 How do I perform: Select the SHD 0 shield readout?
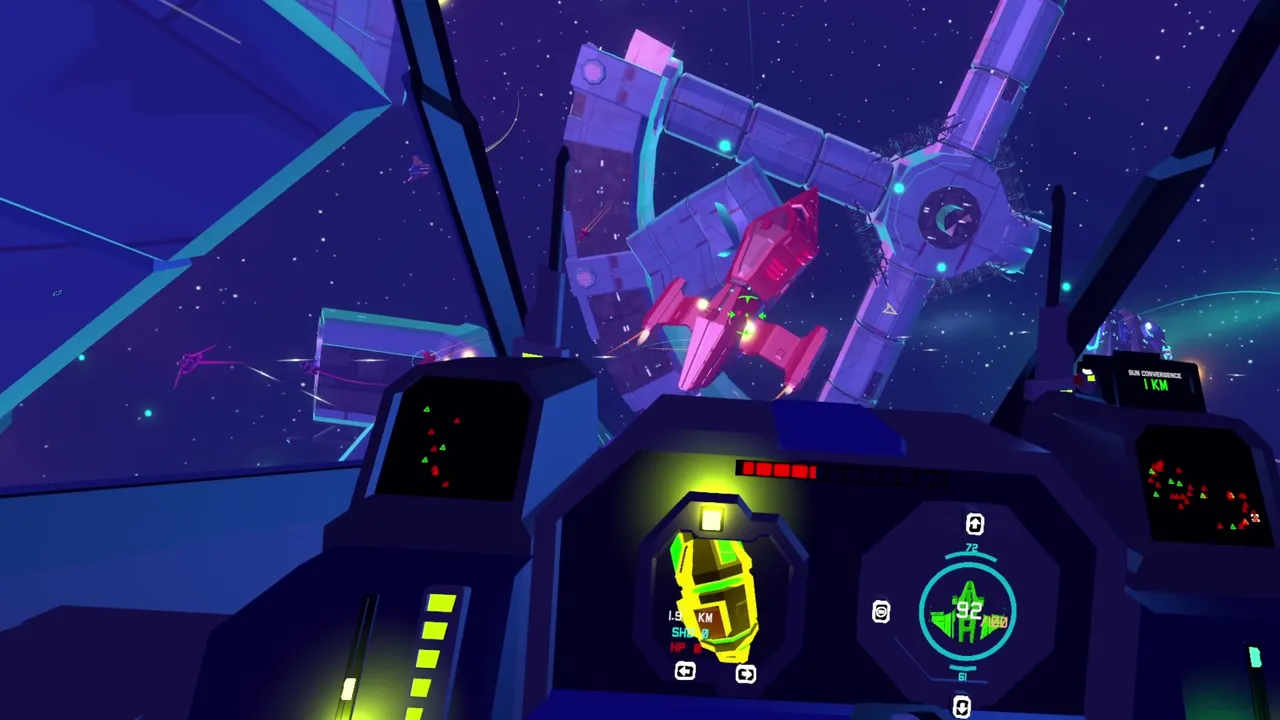coord(688,633)
